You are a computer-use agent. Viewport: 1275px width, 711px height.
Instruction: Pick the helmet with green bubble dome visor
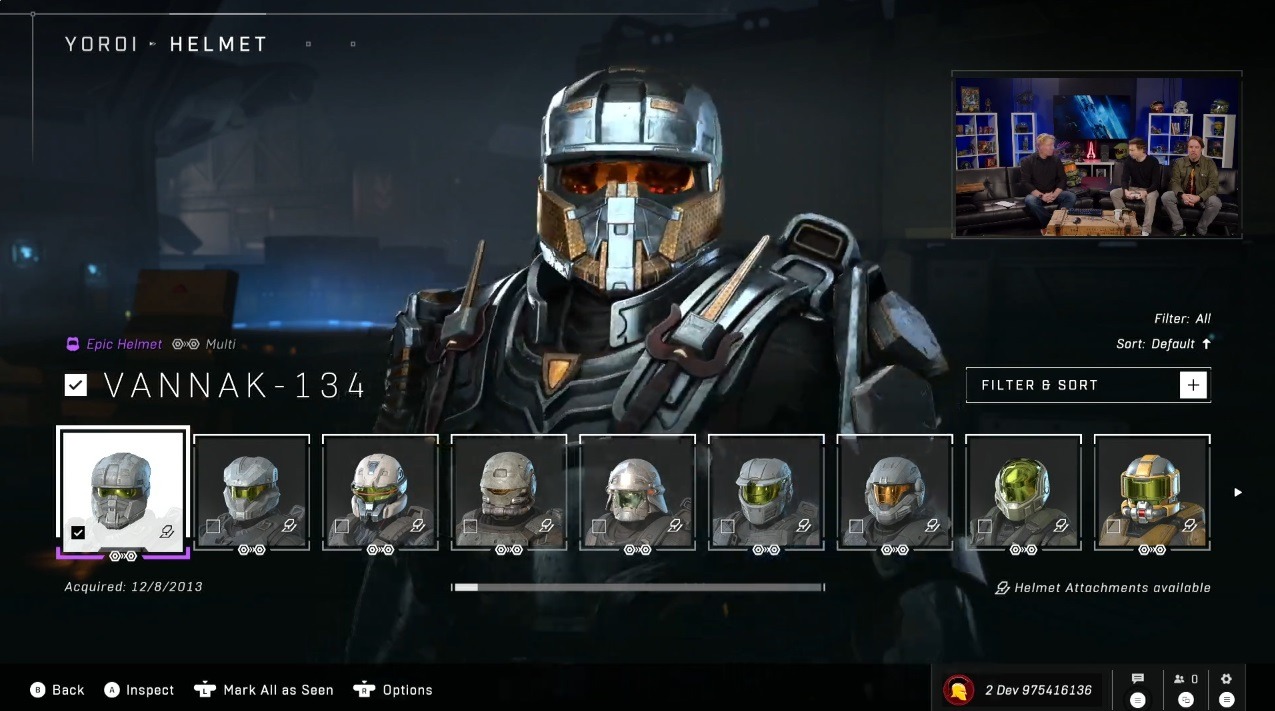coord(1023,491)
